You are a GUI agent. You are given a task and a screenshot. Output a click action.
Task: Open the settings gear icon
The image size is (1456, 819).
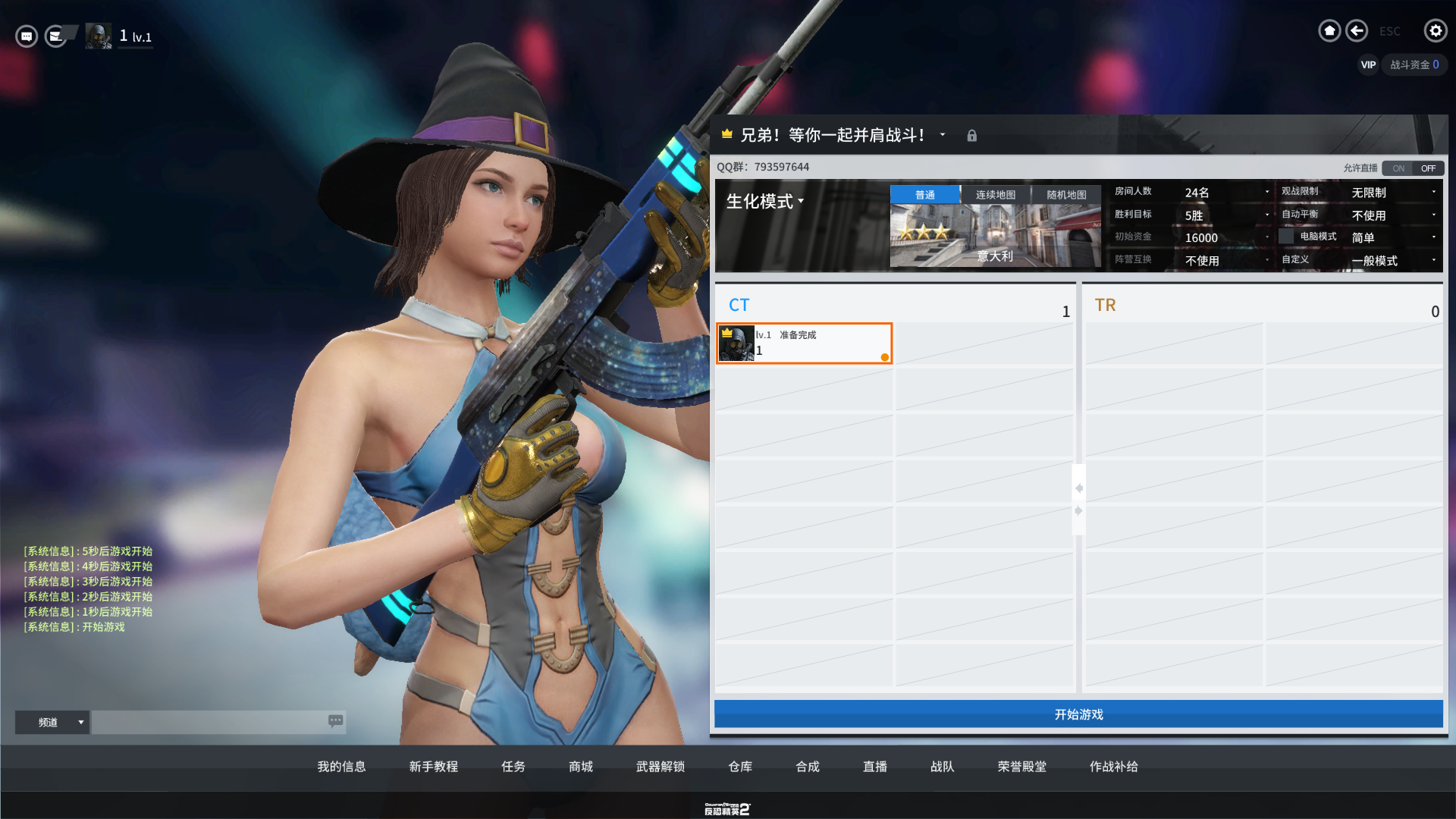[x=1435, y=30]
